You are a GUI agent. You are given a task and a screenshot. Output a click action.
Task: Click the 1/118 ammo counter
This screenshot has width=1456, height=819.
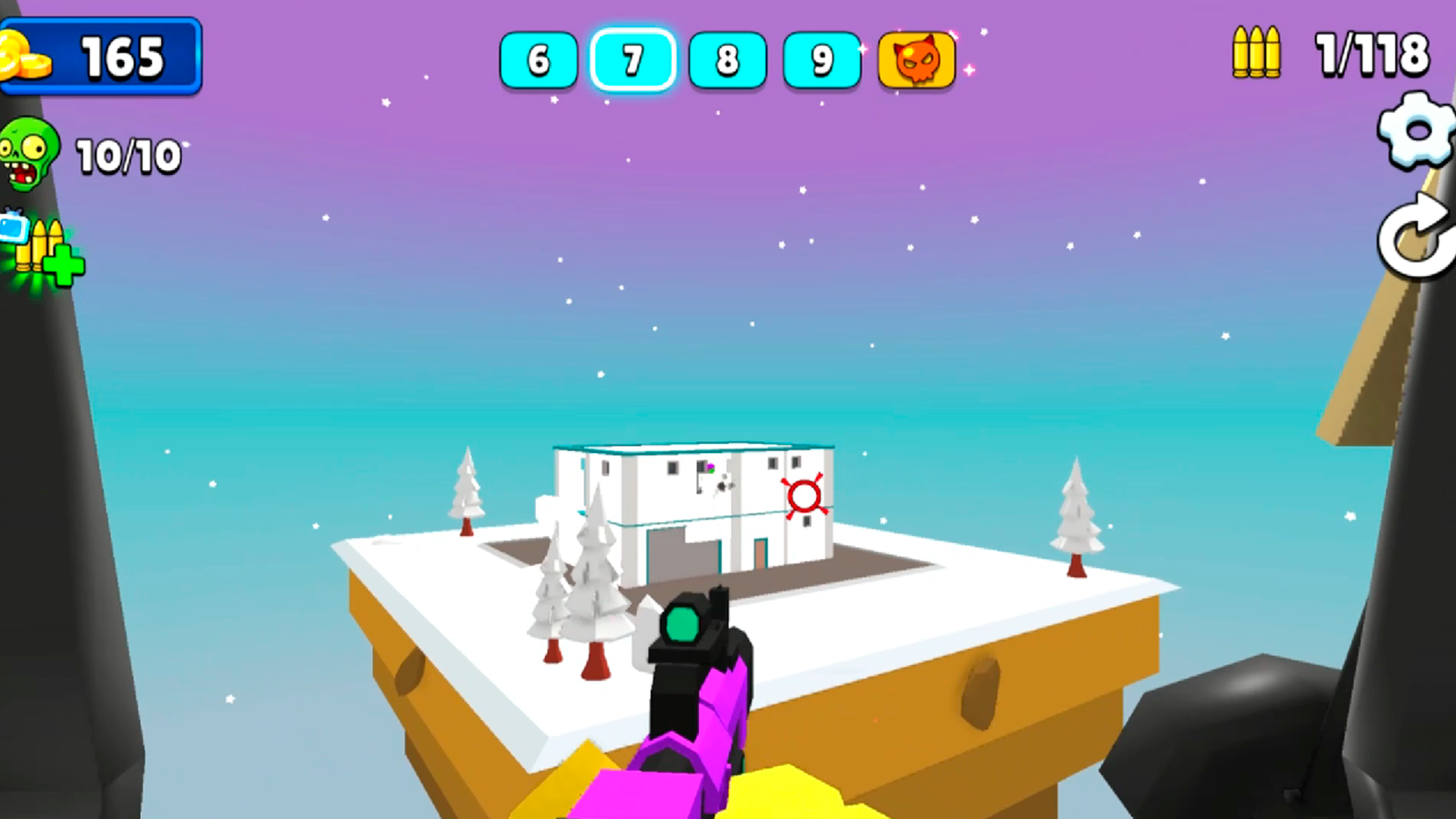point(1370,55)
